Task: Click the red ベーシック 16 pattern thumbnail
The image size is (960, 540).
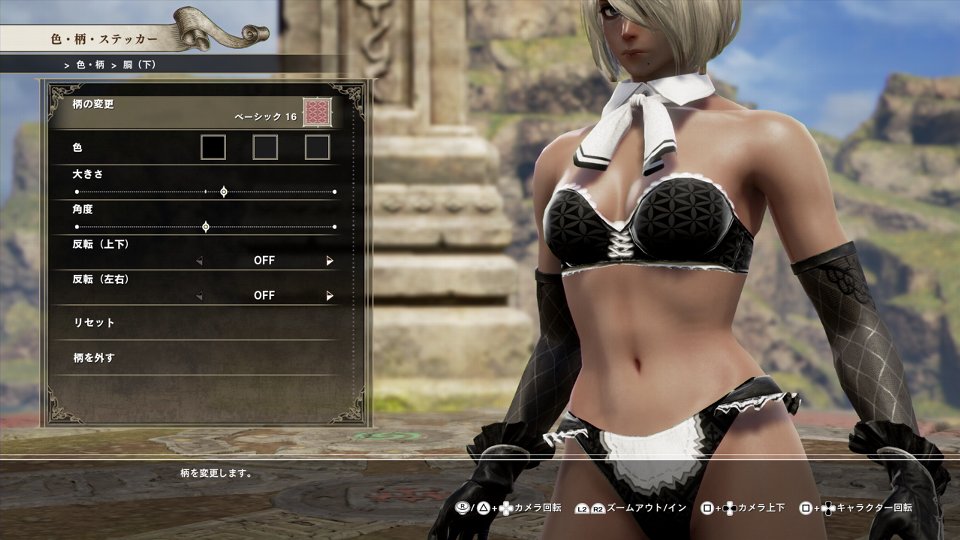Action: (317, 111)
